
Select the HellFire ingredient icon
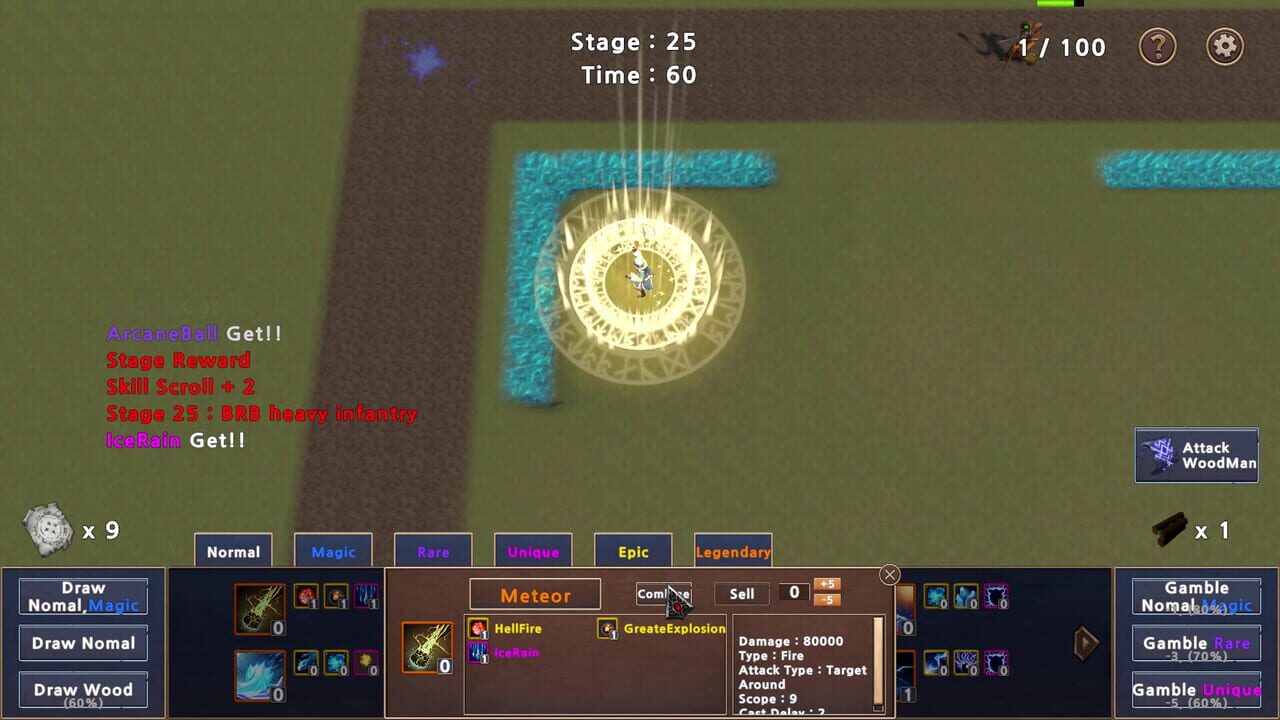(478, 628)
